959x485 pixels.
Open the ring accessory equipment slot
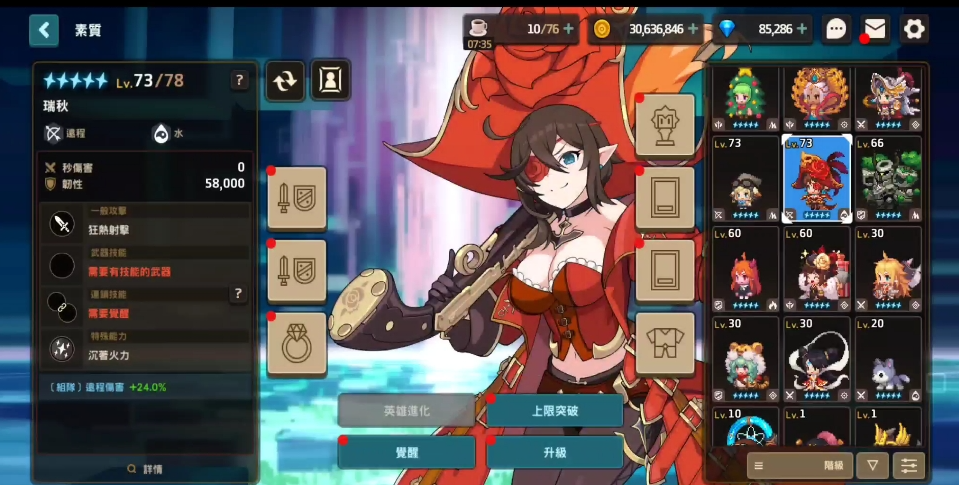[297, 343]
